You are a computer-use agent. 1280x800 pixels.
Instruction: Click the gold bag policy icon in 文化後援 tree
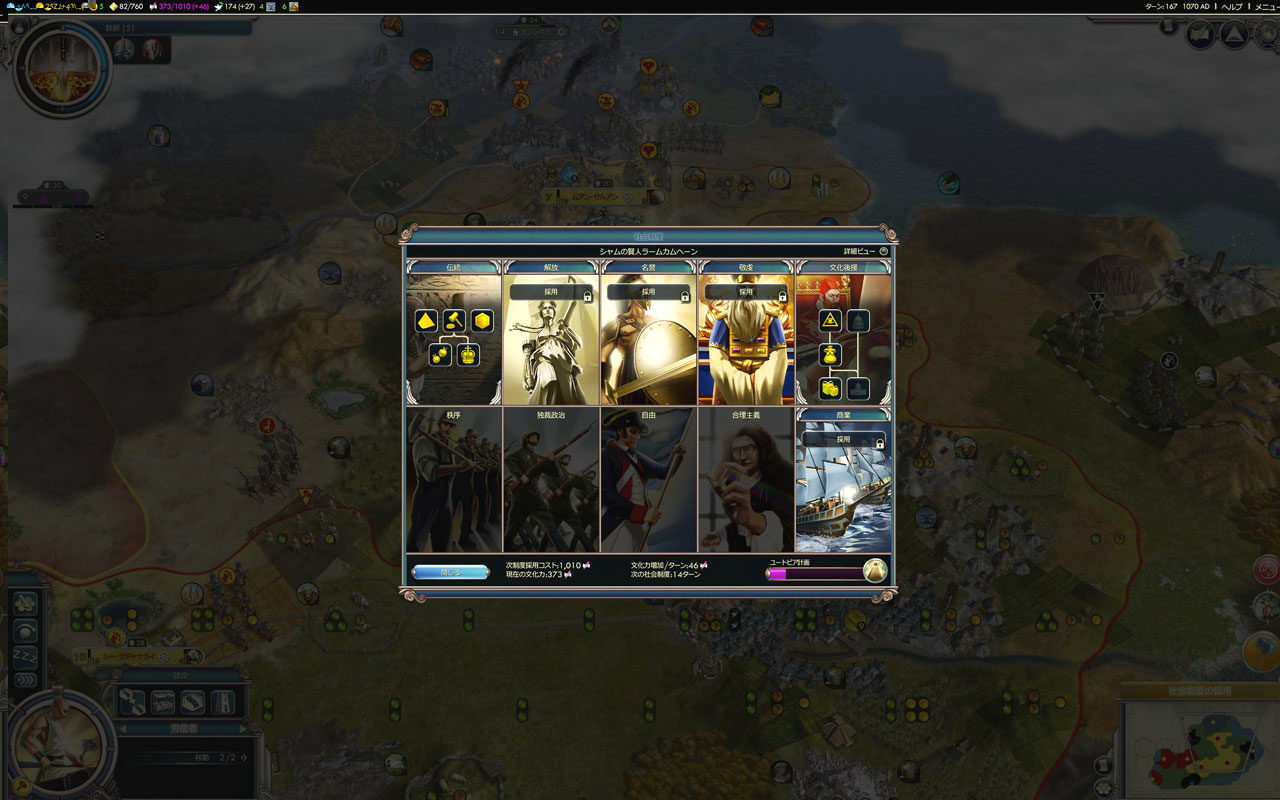[x=829, y=355]
